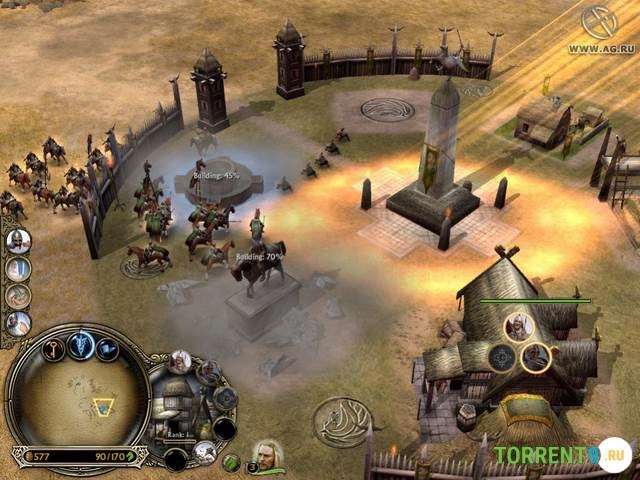This screenshot has width=640, height=480.
Task: Select the helmeted hero portrait
Action: tap(19, 241)
